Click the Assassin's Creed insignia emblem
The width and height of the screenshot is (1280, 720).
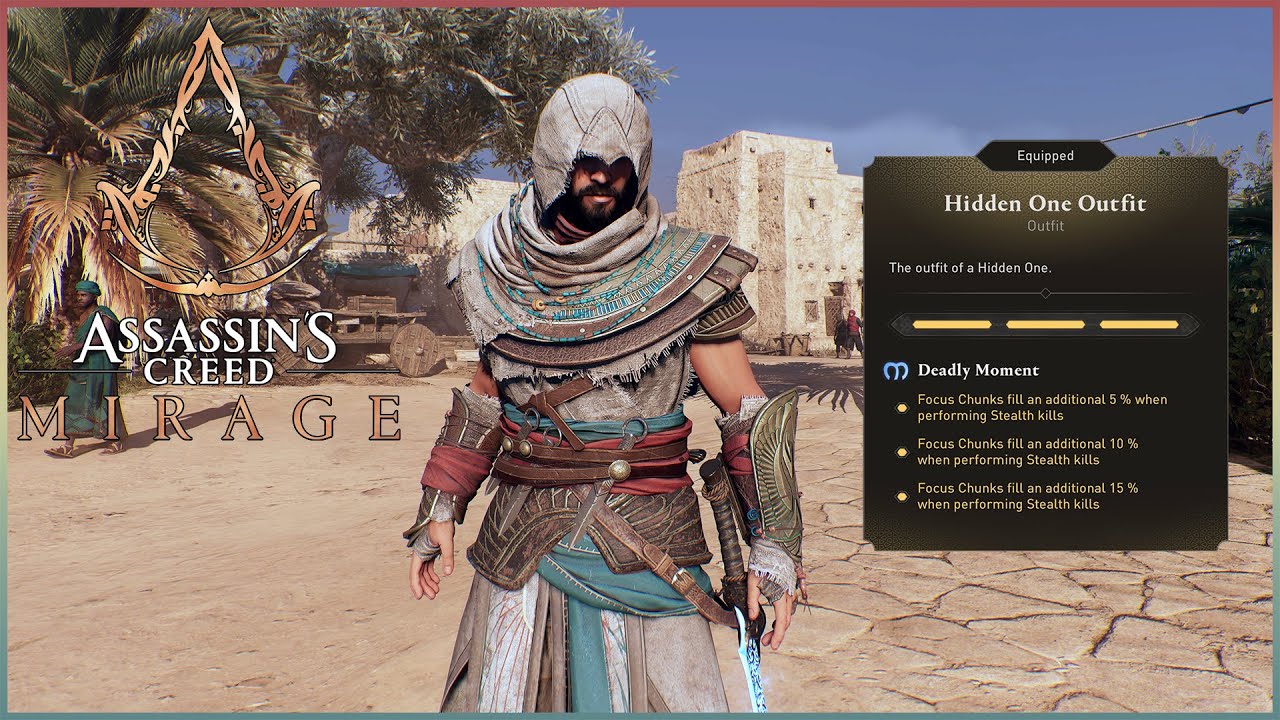tap(203, 165)
